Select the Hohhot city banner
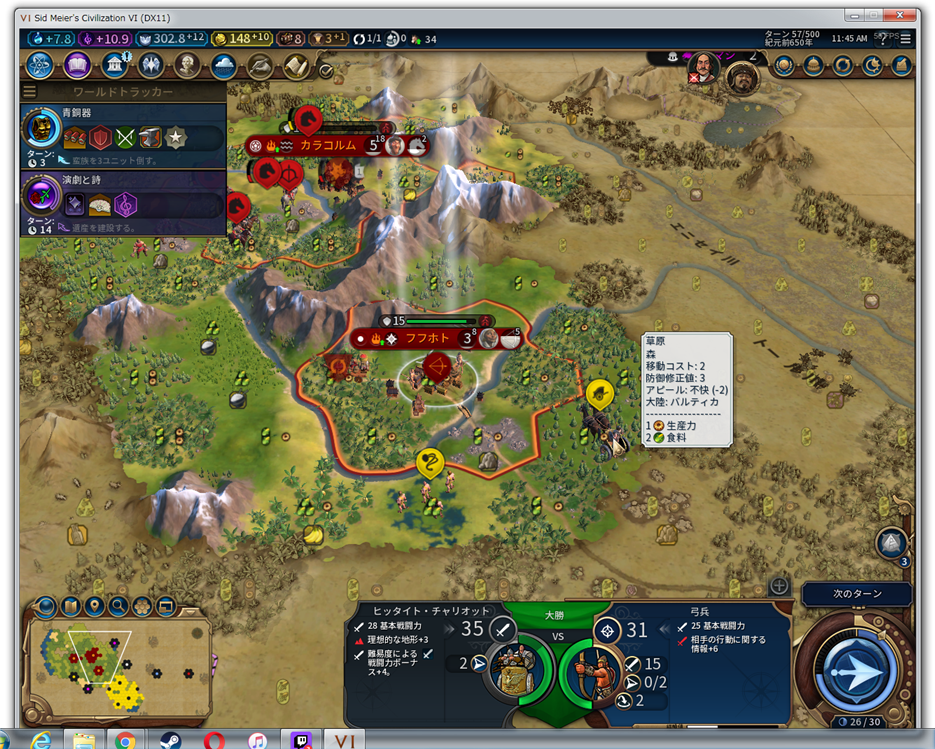The height and width of the screenshot is (749, 935). [423, 338]
